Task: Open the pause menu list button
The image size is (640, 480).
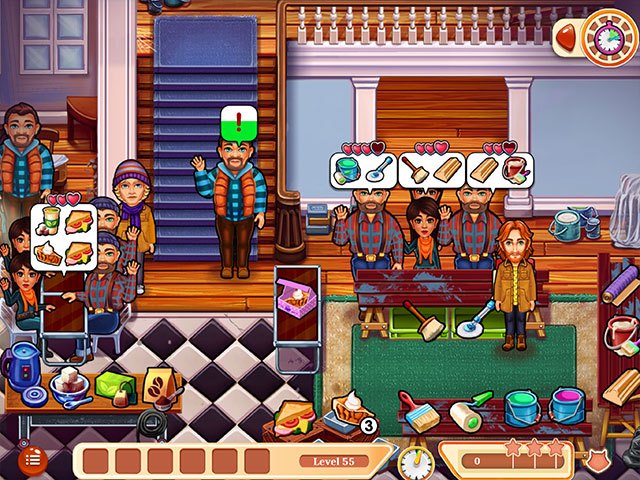Action: click(x=31, y=458)
